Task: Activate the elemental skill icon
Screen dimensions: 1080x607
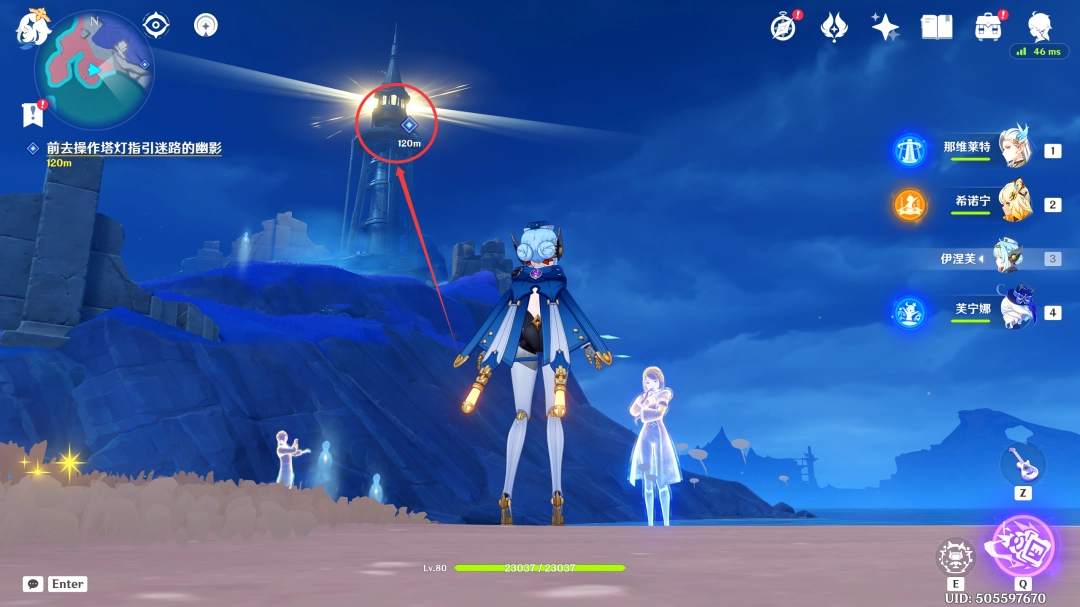Action: tap(955, 557)
